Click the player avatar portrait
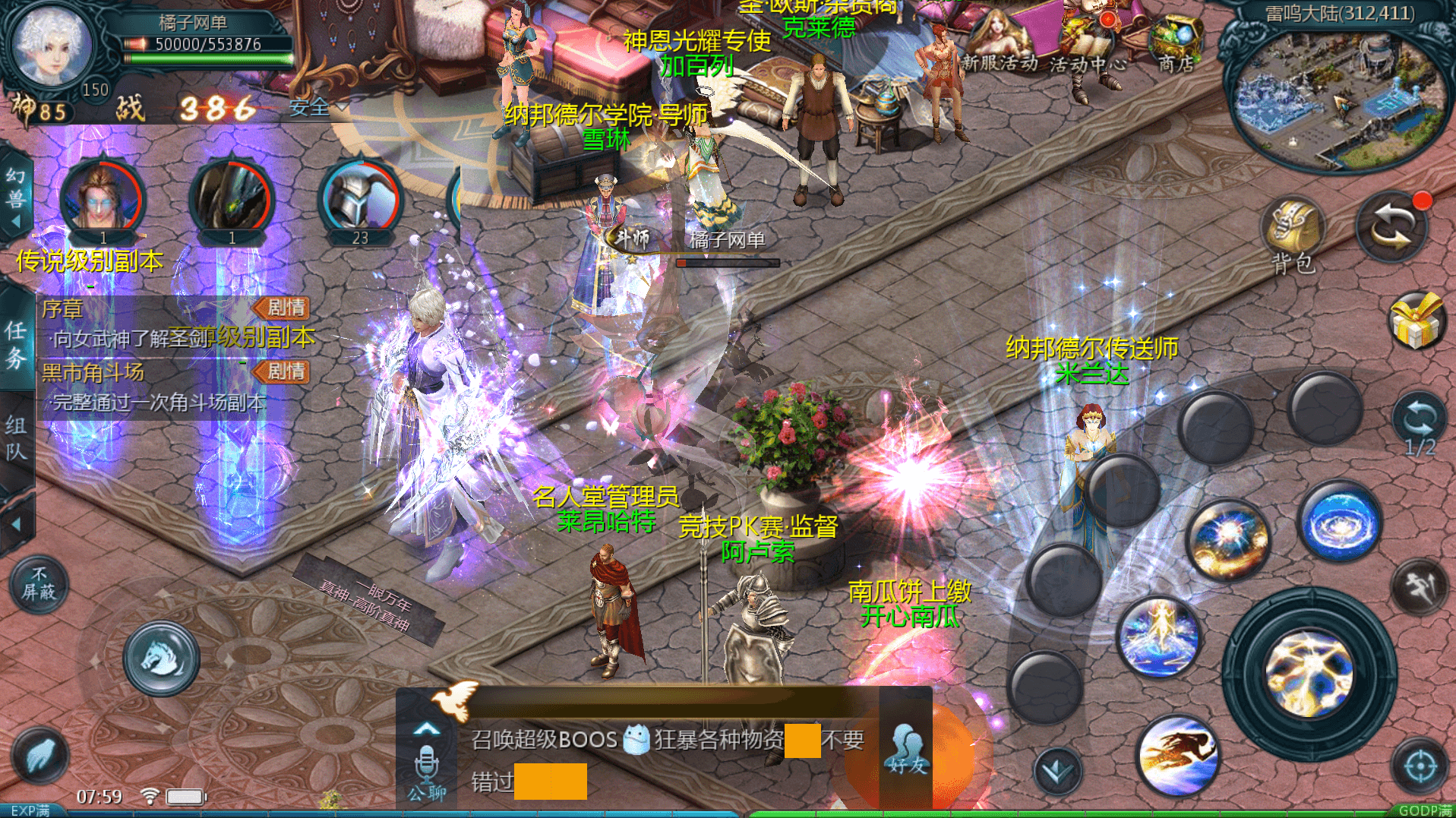The width and height of the screenshot is (1456, 818). 53,47
